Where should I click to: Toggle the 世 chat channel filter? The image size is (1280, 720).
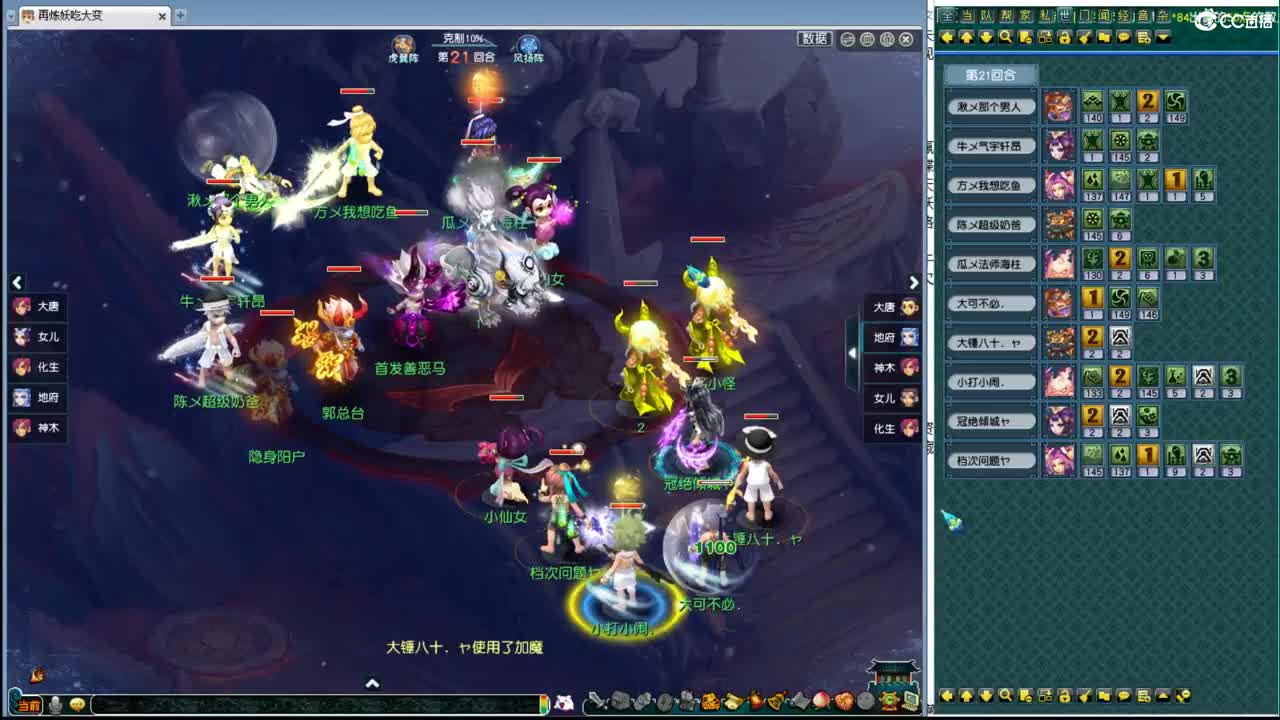[1066, 13]
